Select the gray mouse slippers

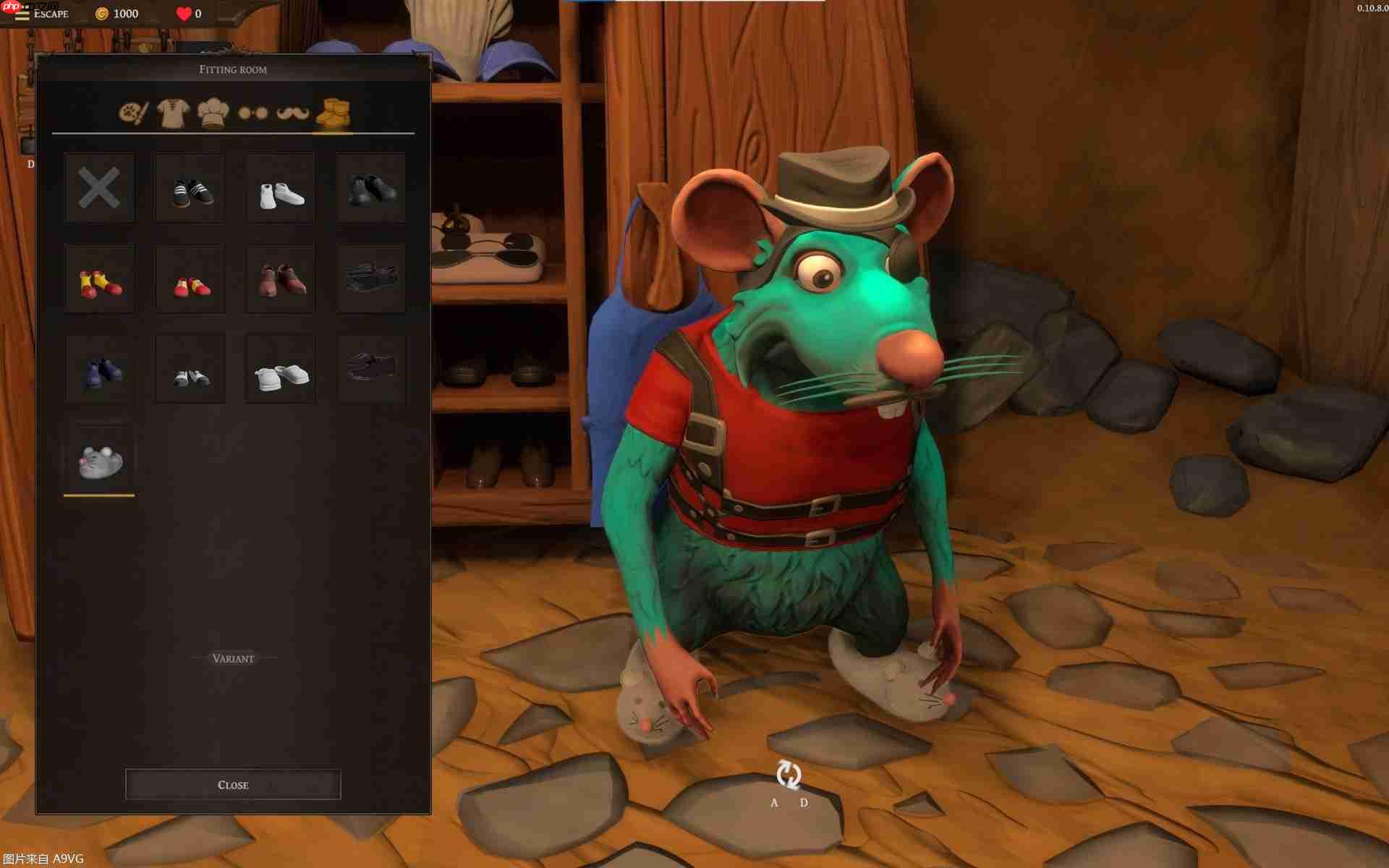click(99, 460)
